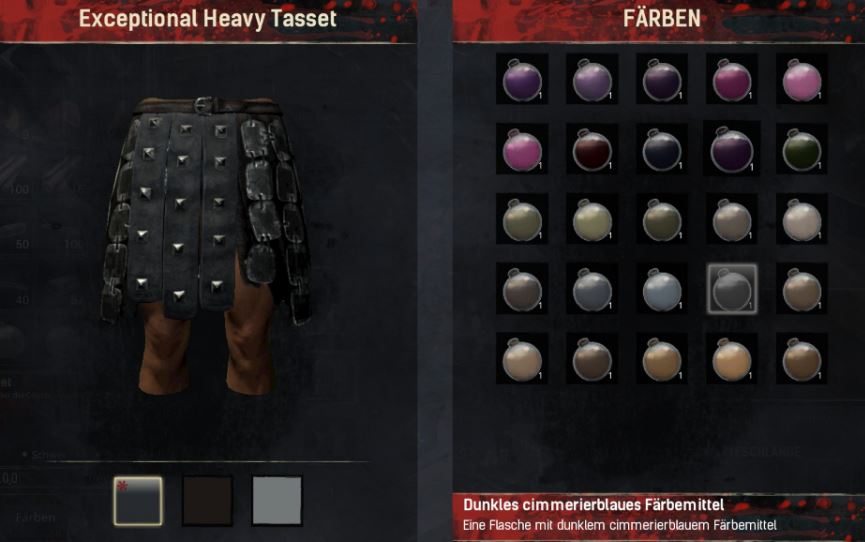Select the pale light-blue dye flask
Screen dimensions: 865x542
[661, 290]
